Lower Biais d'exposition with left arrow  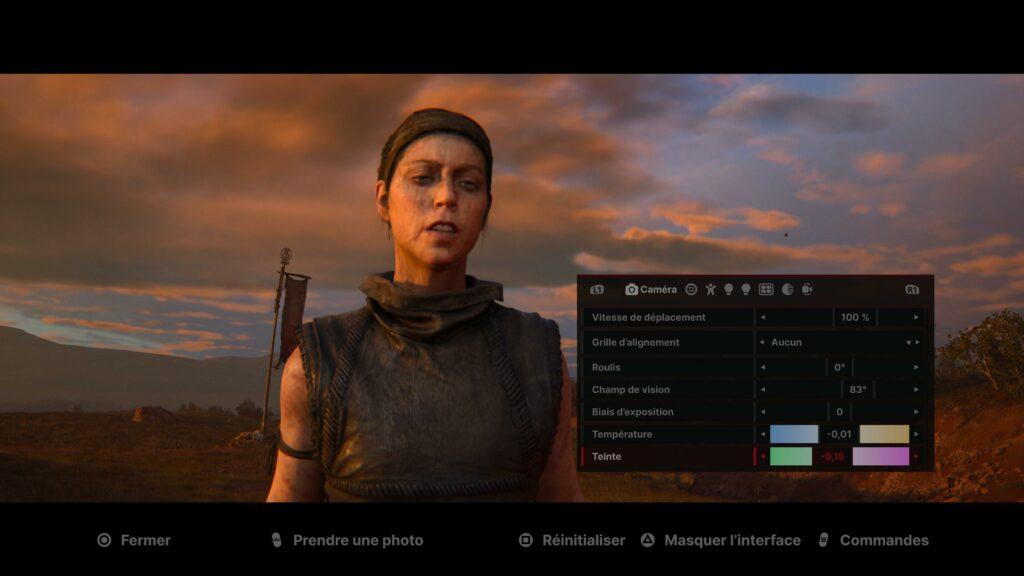[763, 412]
